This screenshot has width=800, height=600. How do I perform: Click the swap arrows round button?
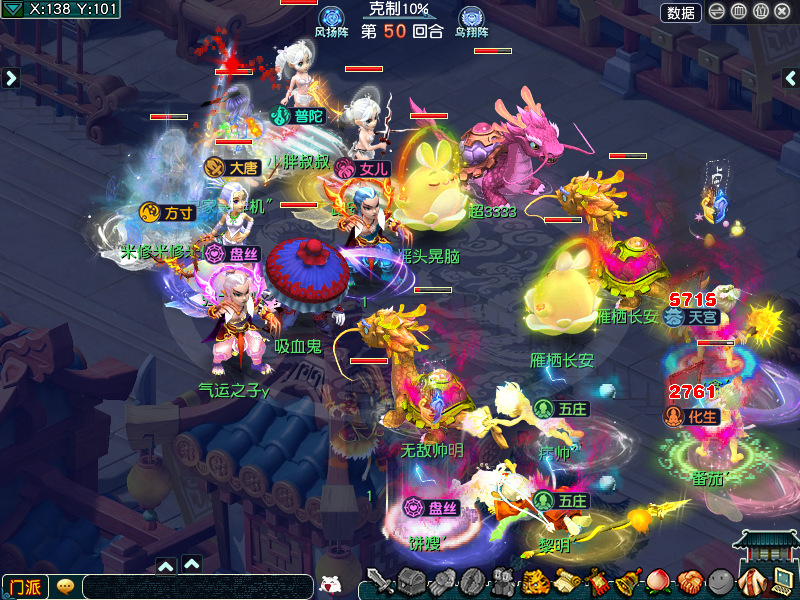717,12
